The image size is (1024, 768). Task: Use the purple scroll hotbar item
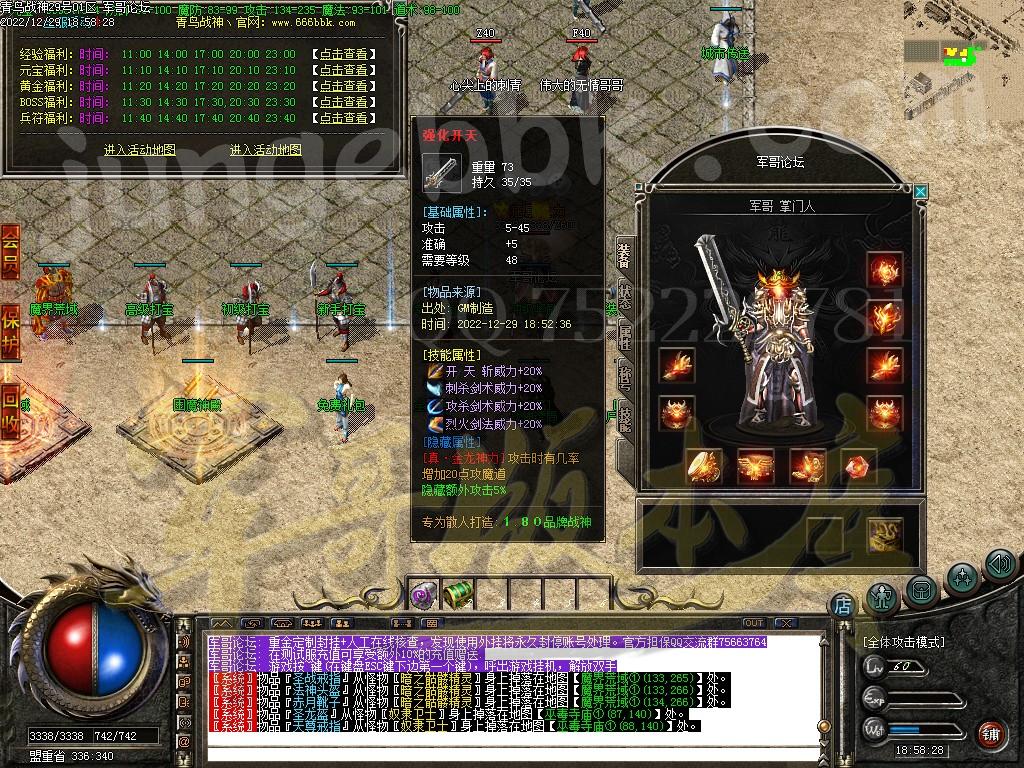coord(422,596)
